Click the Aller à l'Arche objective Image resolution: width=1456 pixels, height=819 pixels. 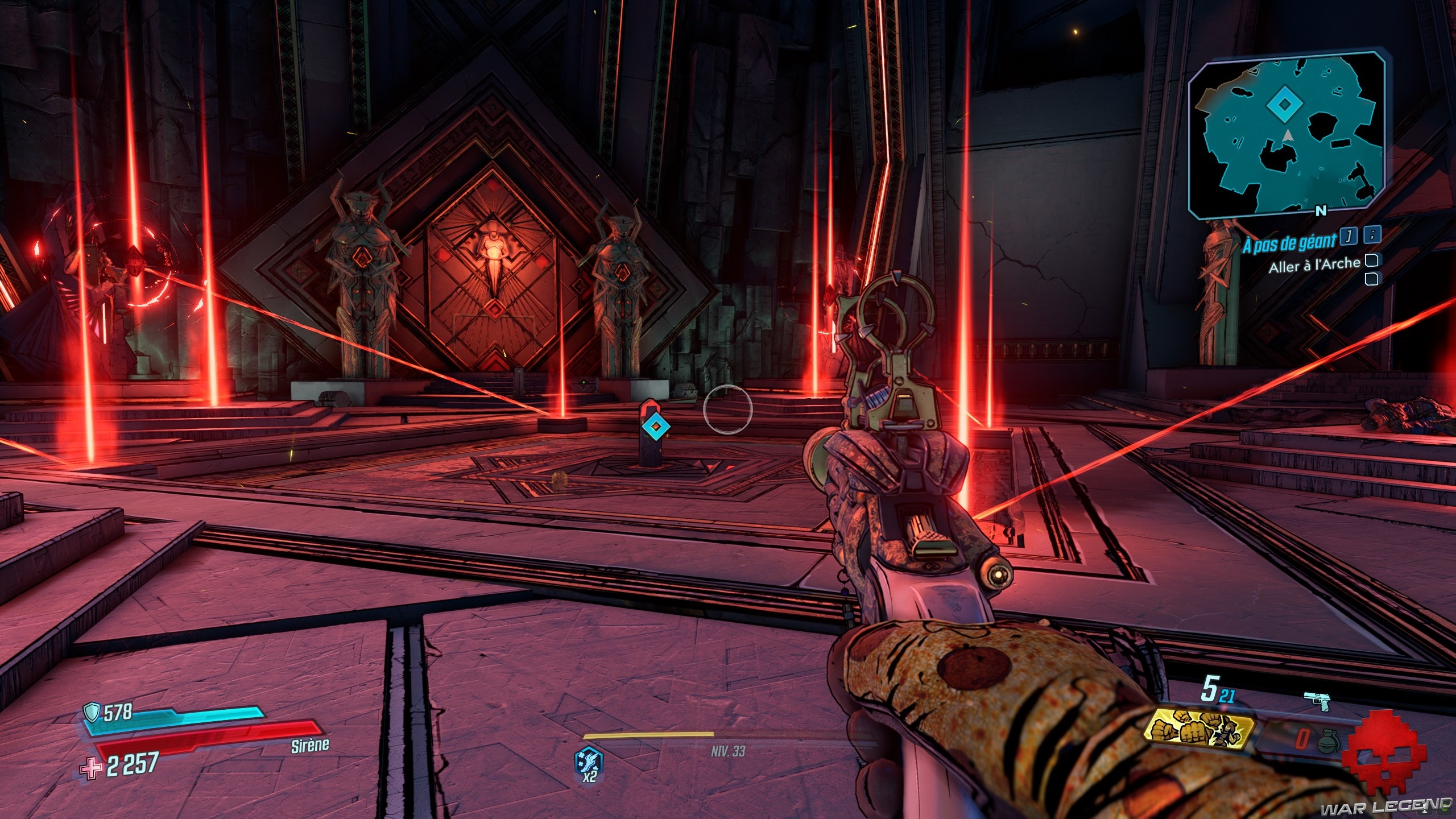tap(1313, 264)
